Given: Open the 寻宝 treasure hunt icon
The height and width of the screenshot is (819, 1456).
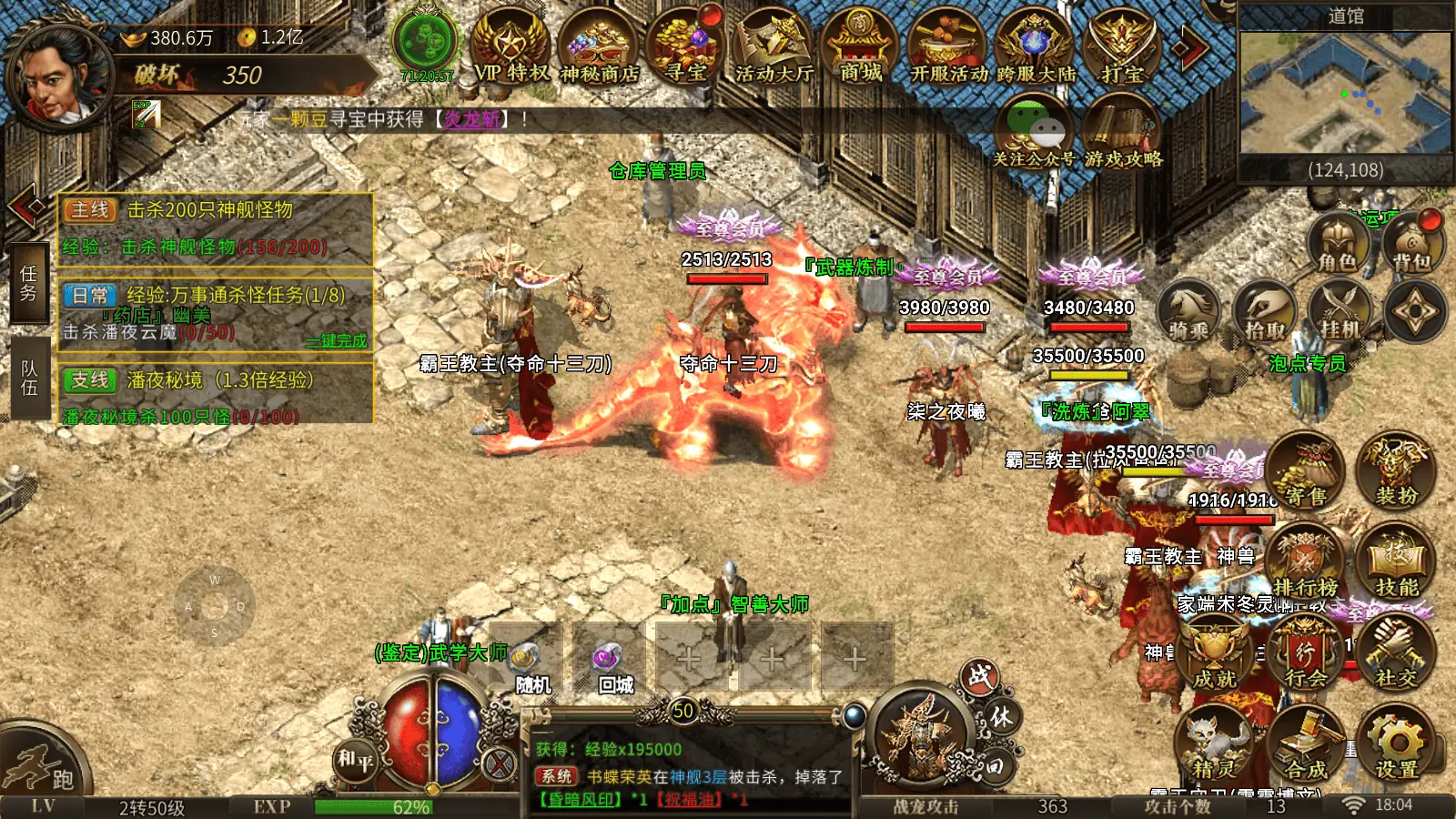Looking at the screenshot, I should 684,48.
